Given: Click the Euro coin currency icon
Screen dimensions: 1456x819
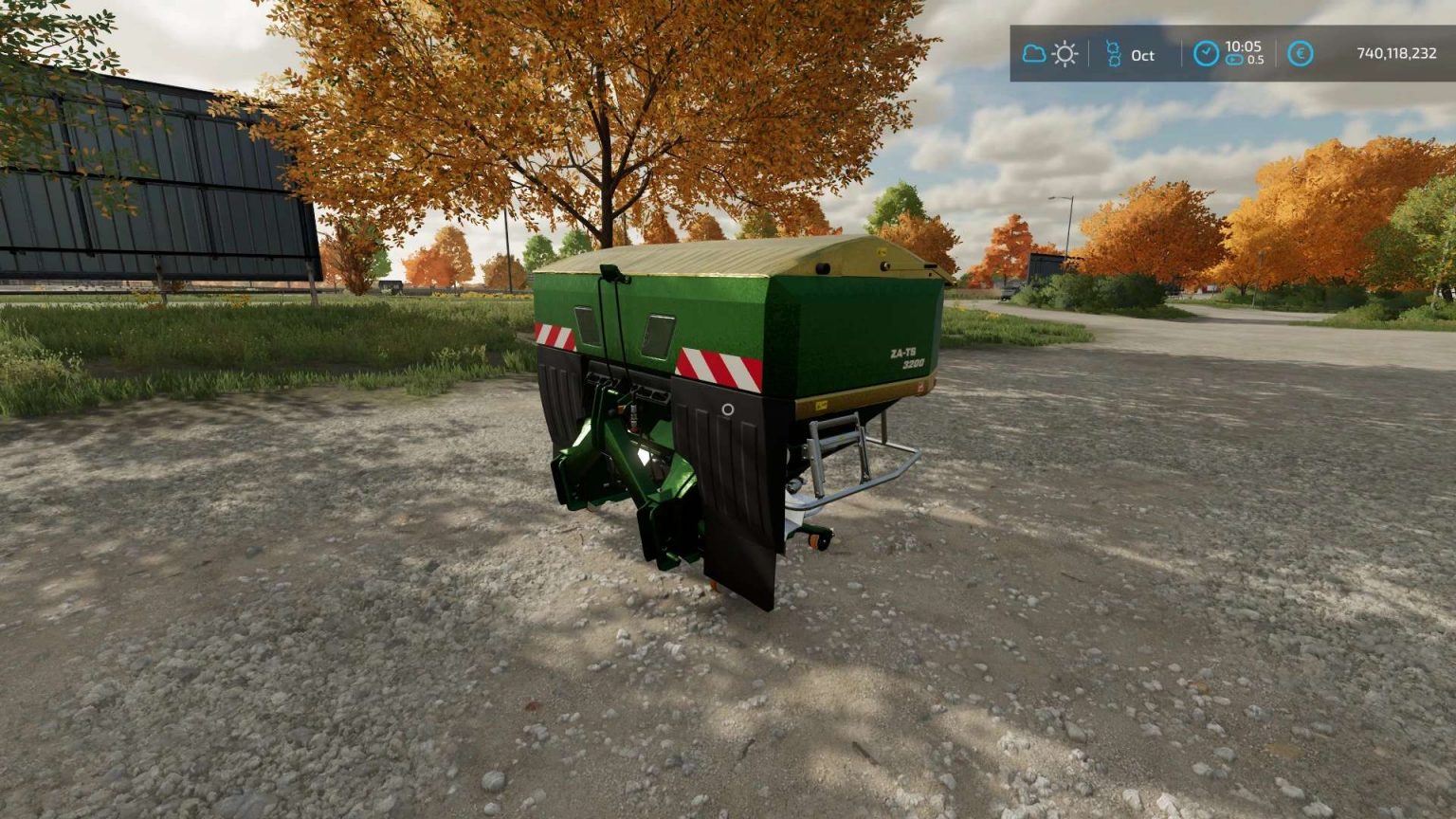Looking at the screenshot, I should click(x=1300, y=54).
